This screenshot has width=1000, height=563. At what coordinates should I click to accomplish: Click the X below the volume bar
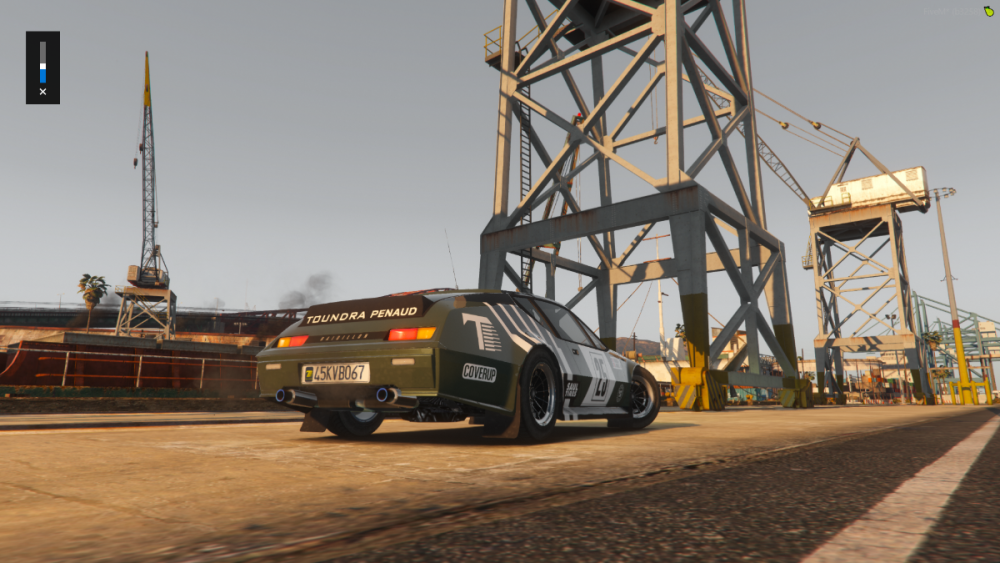pyautogui.click(x=42, y=92)
